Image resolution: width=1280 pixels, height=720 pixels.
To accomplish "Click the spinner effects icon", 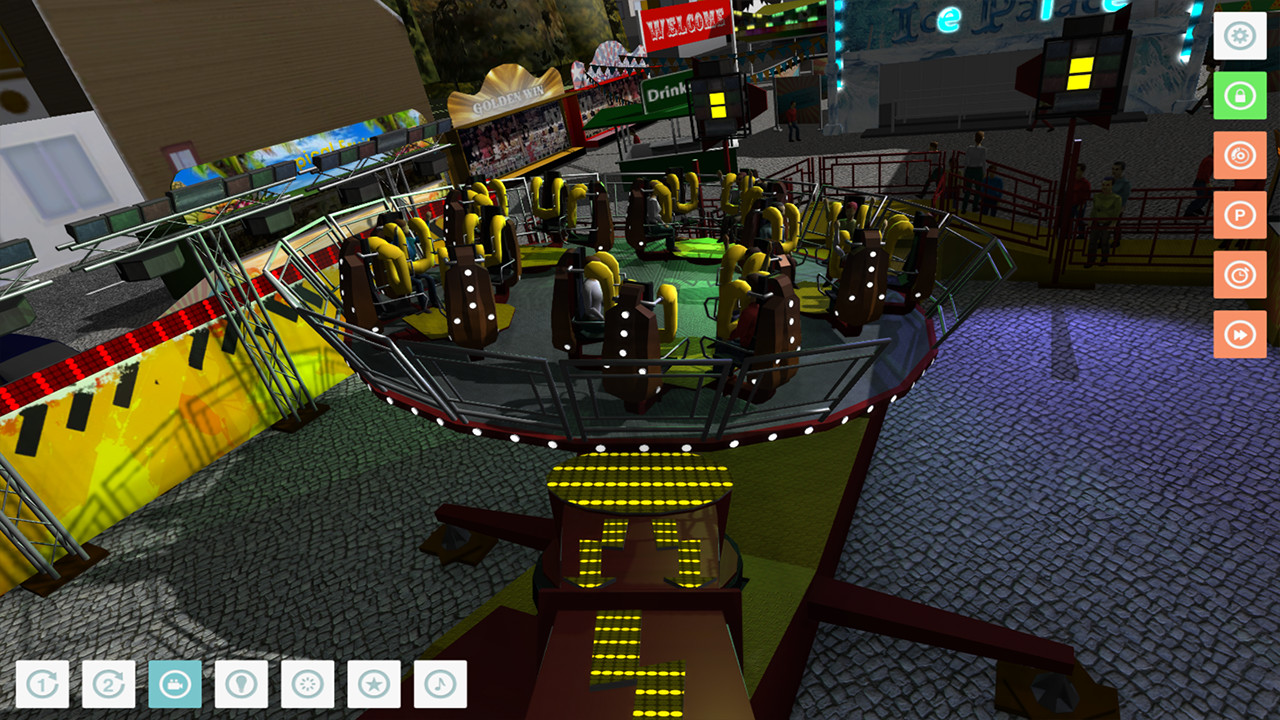I will [308, 686].
